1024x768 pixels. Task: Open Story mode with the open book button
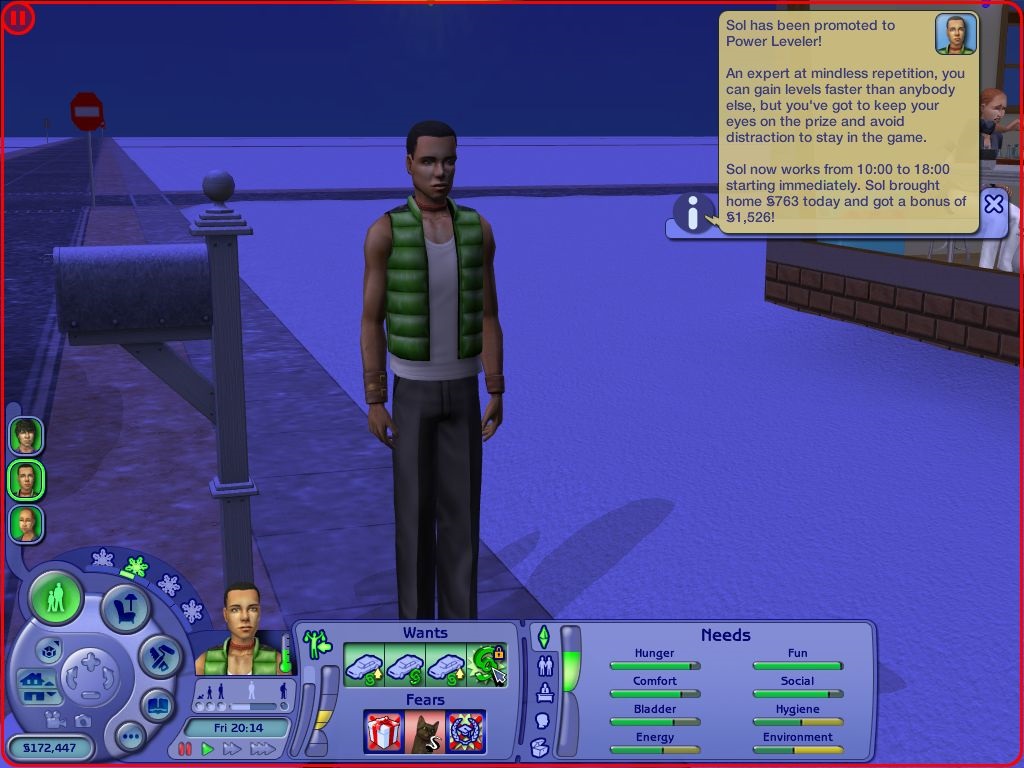coord(158,704)
